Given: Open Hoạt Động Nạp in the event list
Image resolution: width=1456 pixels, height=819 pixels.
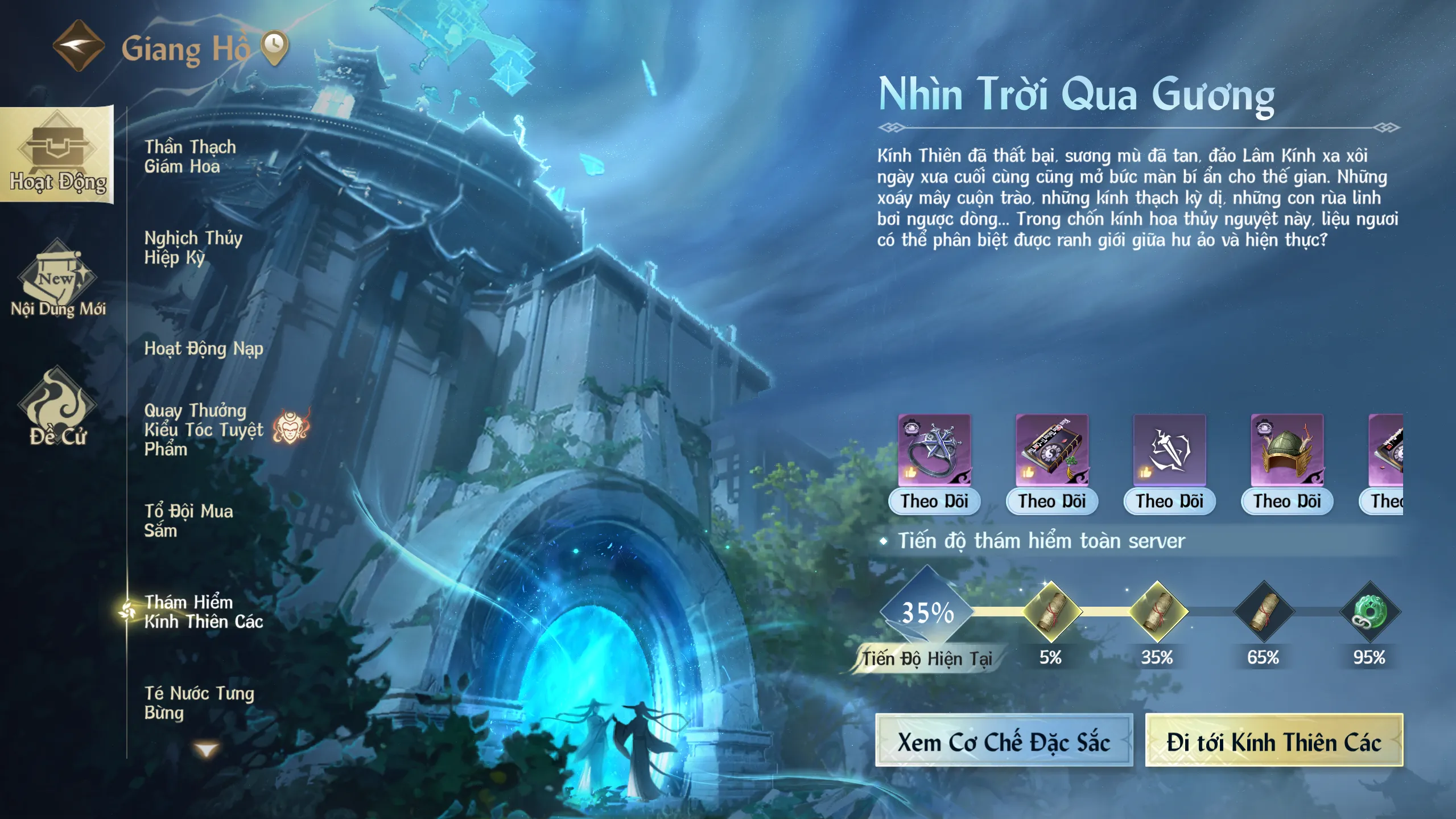Looking at the screenshot, I should 204,348.
